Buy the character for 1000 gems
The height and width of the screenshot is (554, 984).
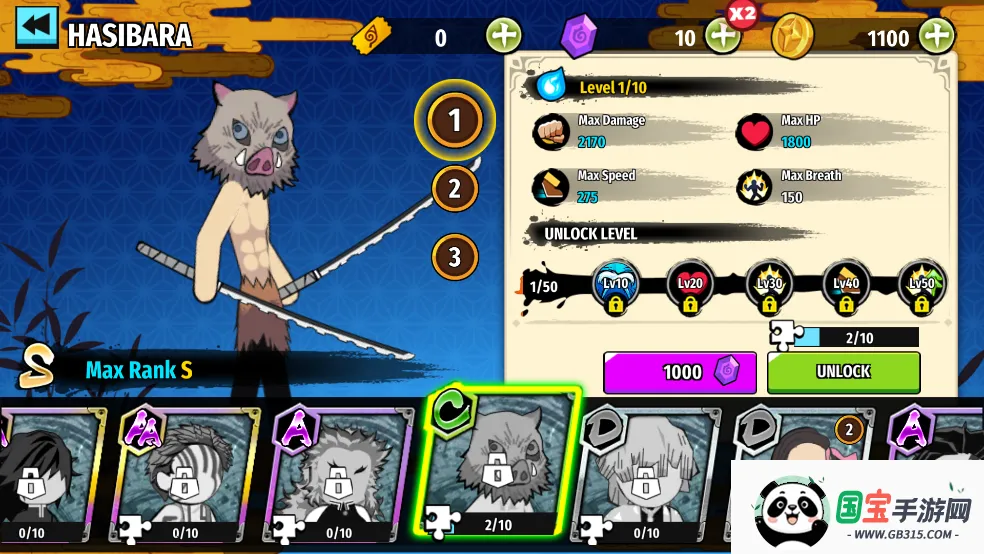[x=682, y=372]
